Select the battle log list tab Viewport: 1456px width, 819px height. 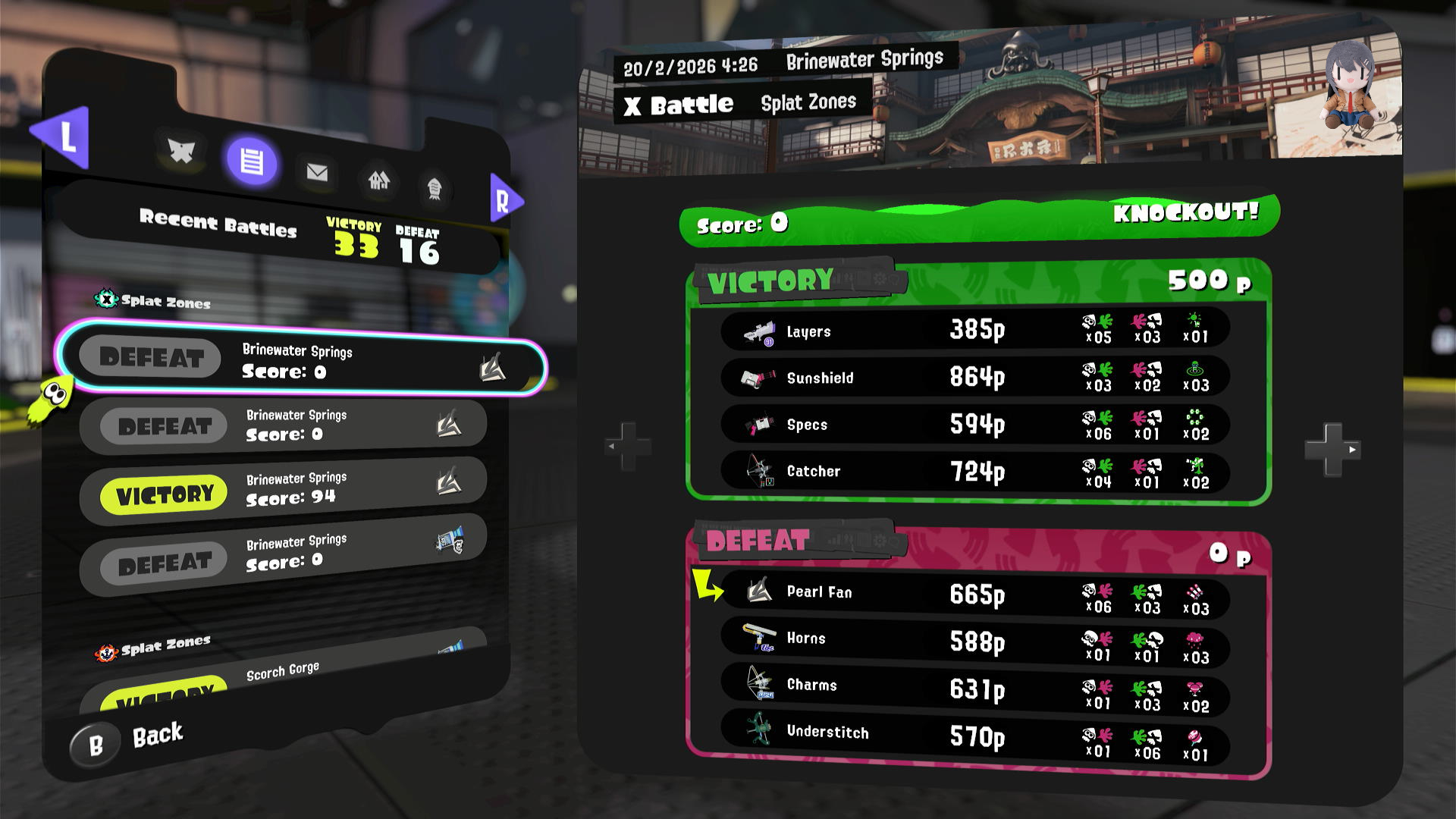(x=252, y=161)
